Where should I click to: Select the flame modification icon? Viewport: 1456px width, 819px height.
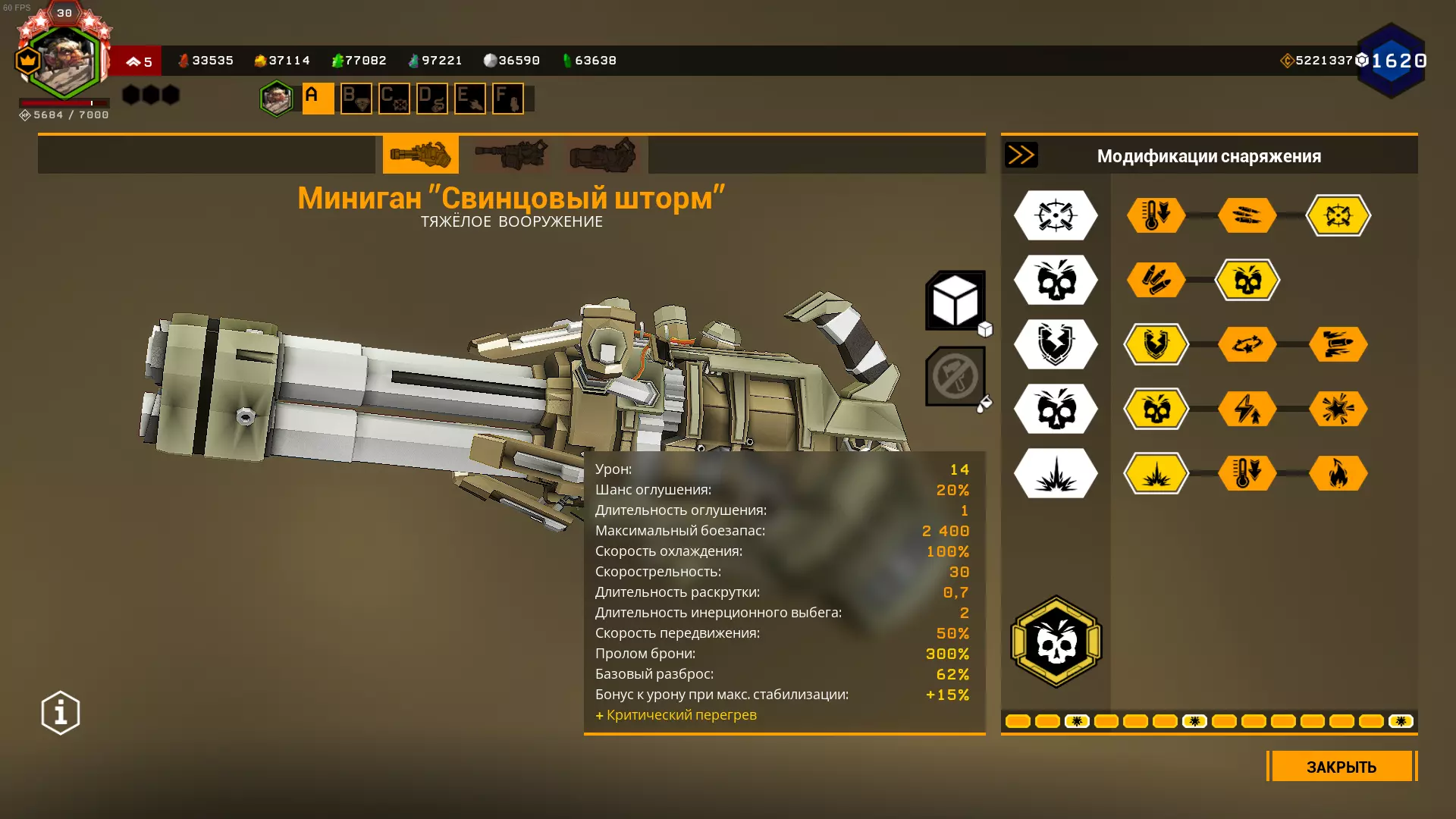1338,473
